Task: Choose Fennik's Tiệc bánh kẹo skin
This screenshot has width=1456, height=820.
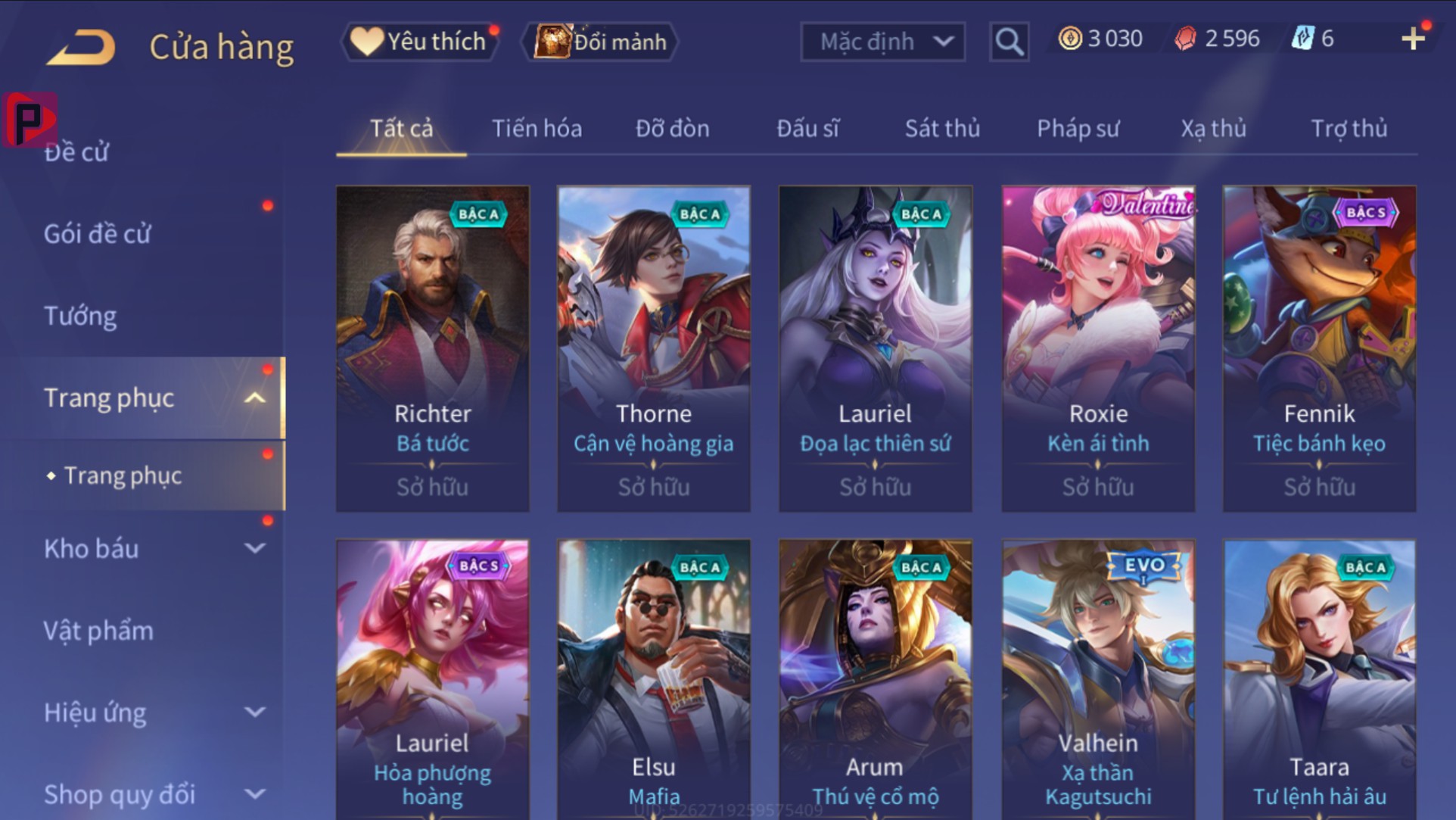Action: [x=1319, y=348]
